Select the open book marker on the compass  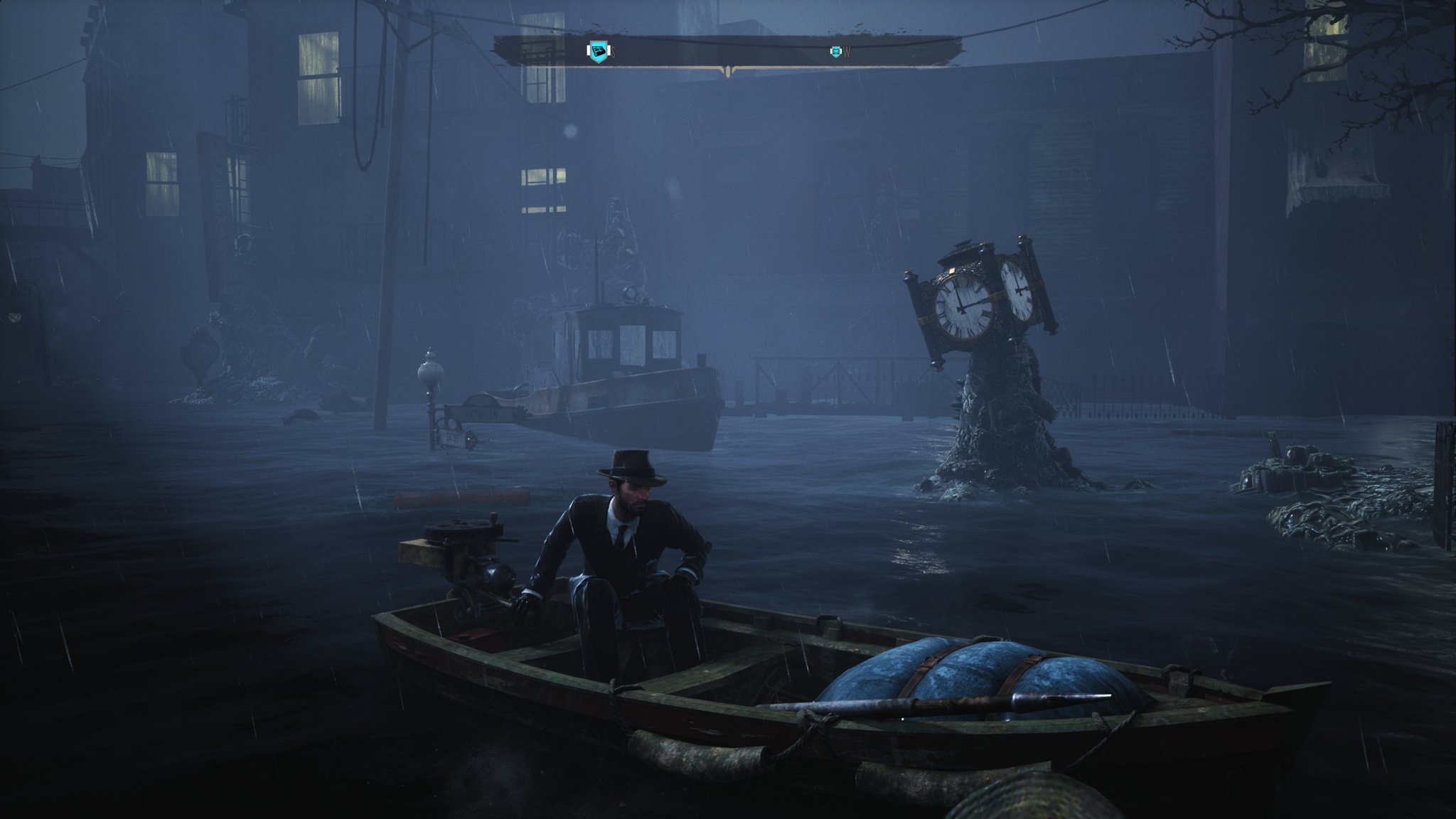coord(836,51)
